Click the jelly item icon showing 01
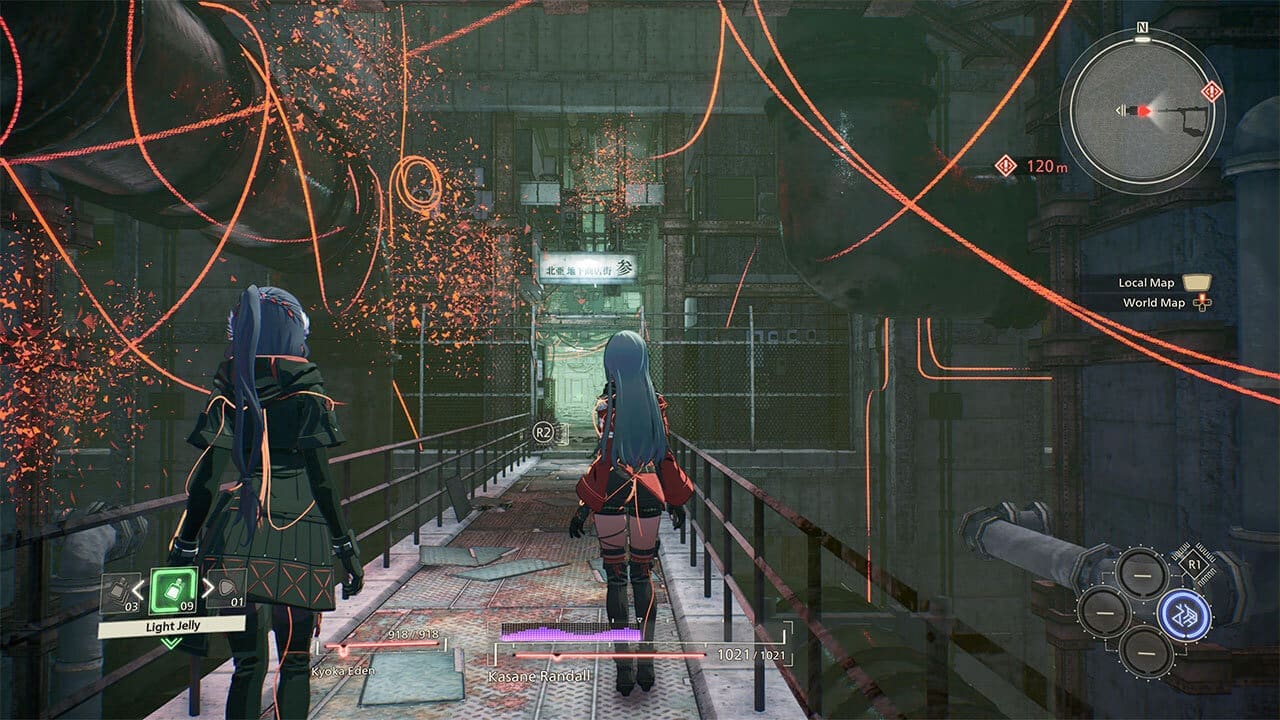The height and width of the screenshot is (720, 1280). [227, 588]
